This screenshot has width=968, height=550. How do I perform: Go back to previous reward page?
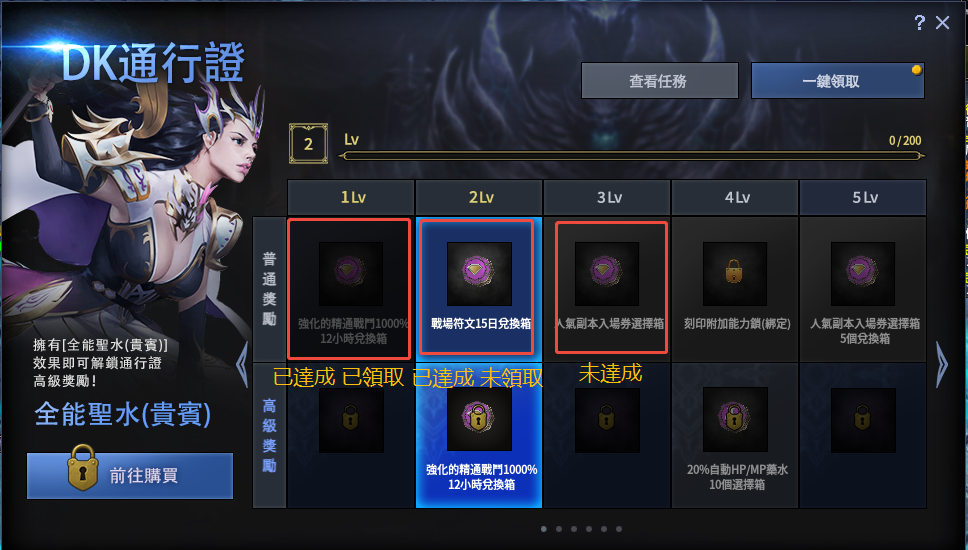pos(241,364)
